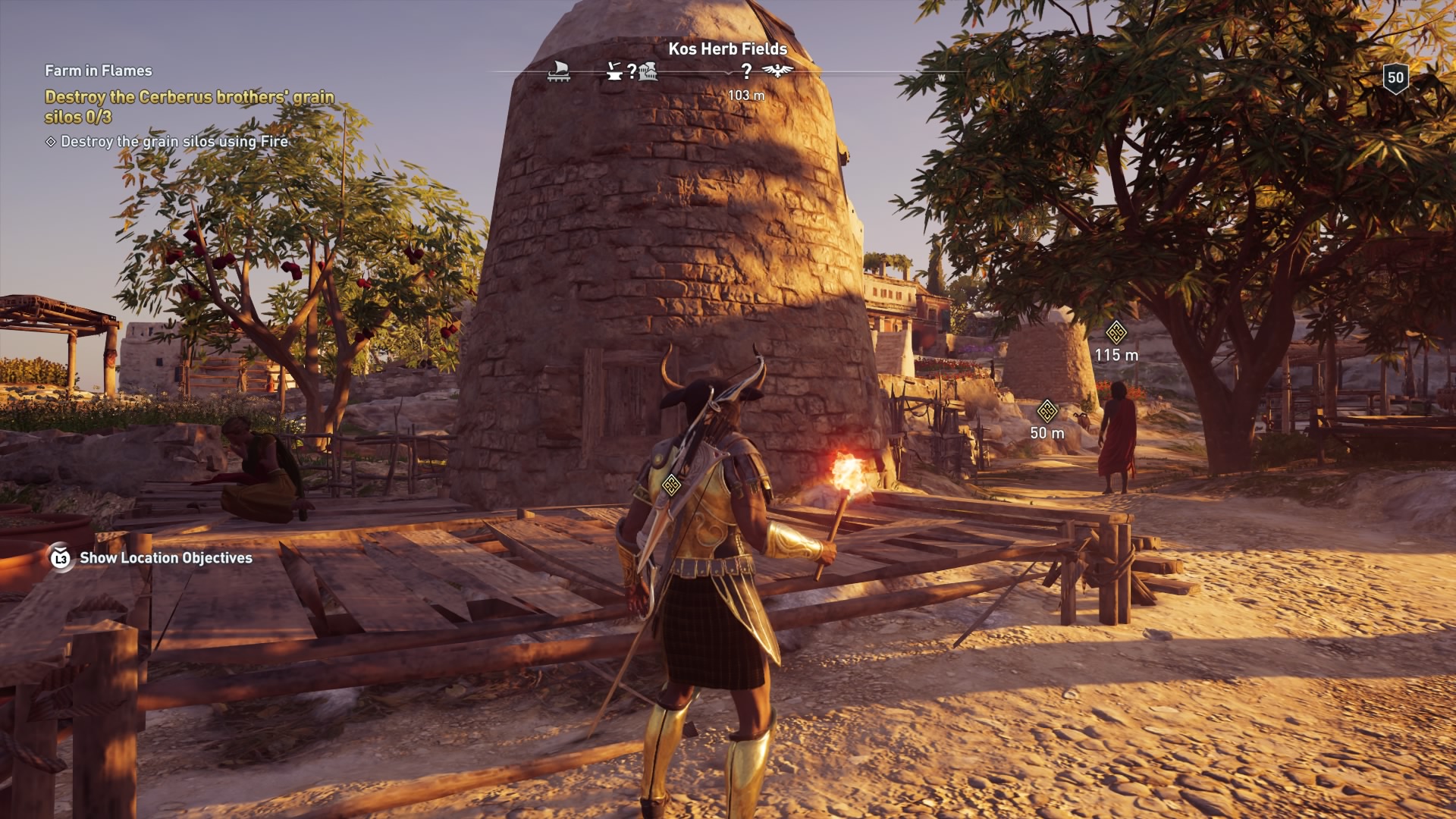
Task: Click the question mark near the eagle icon
Action: coord(747,72)
